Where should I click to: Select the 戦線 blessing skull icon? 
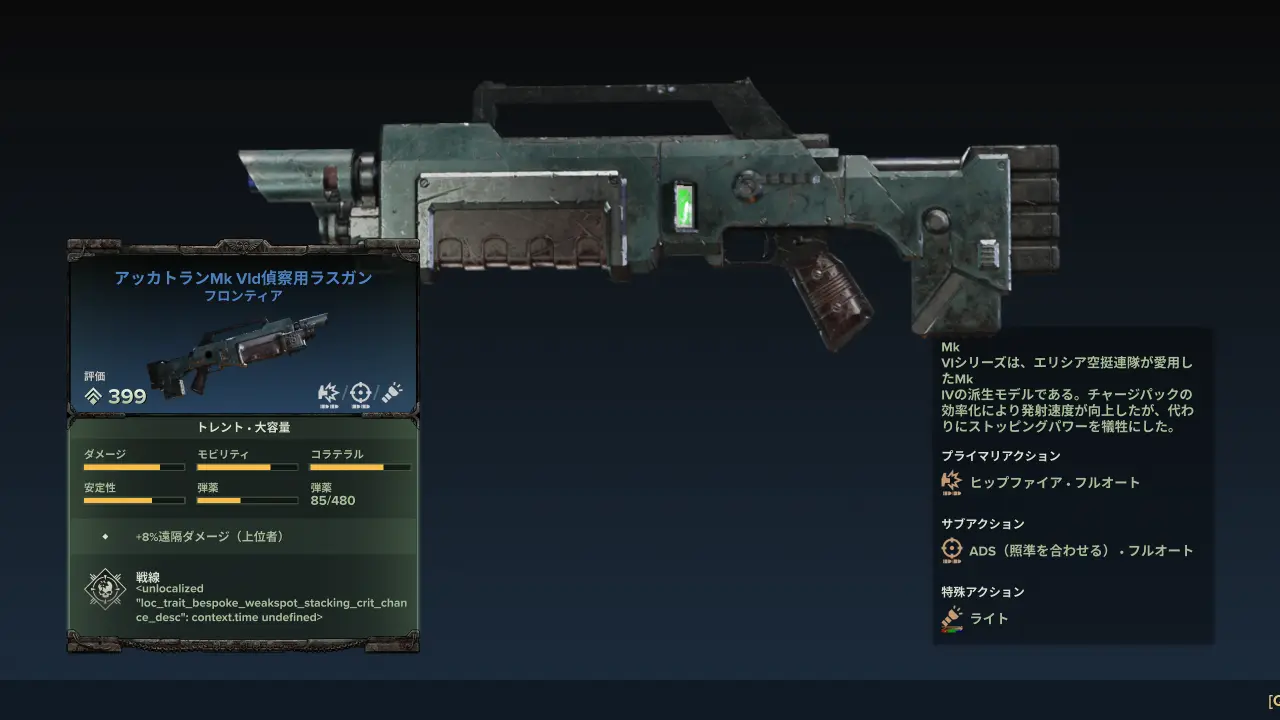pyautogui.click(x=104, y=590)
